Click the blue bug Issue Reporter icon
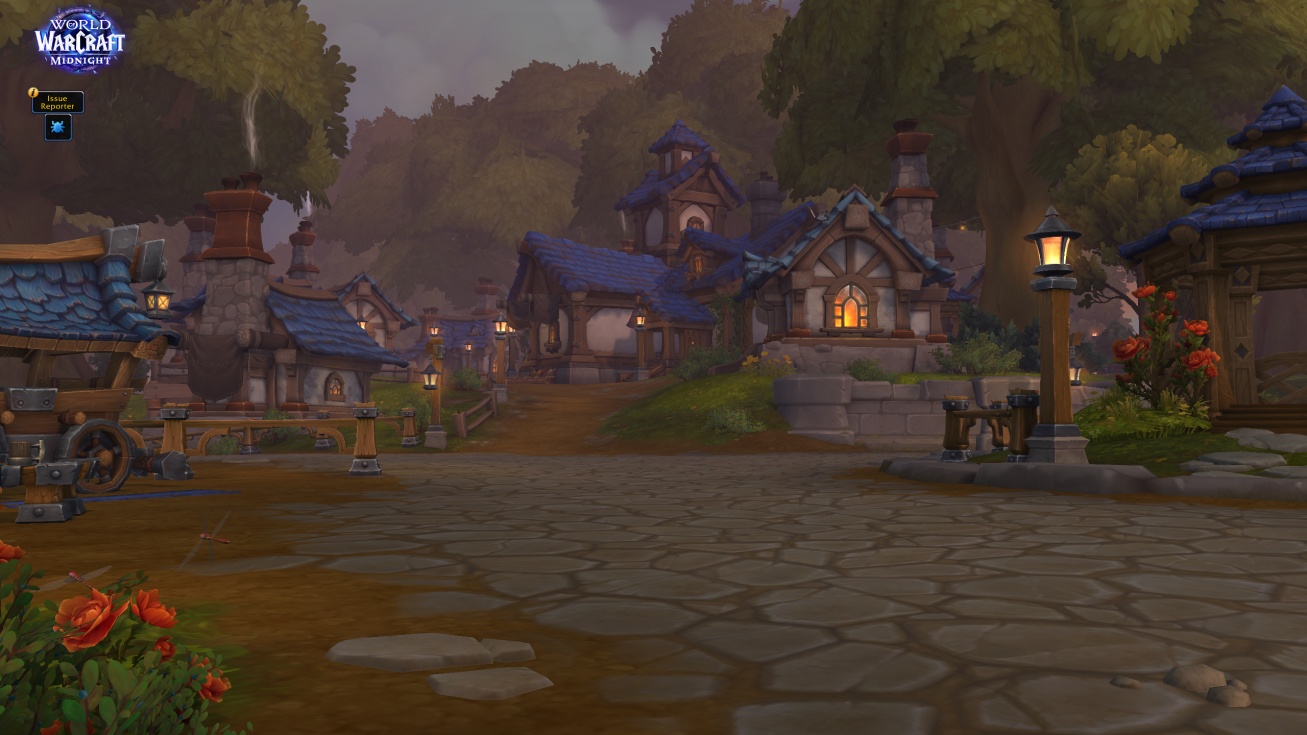This screenshot has height=735, width=1307. coord(58,126)
